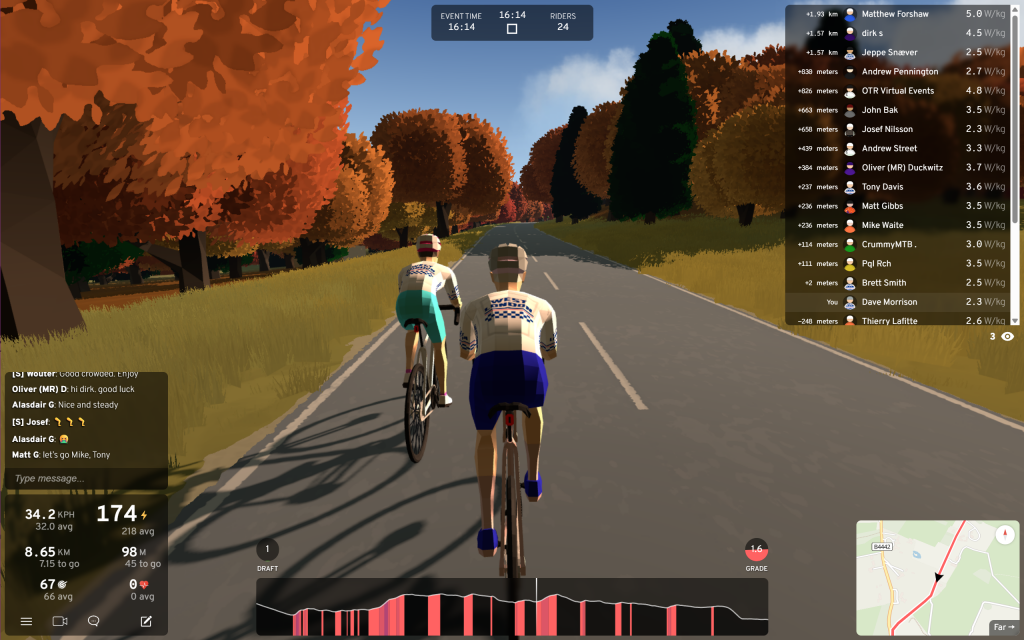Select the minimap's compass button
The image size is (1024, 640).
1004,535
